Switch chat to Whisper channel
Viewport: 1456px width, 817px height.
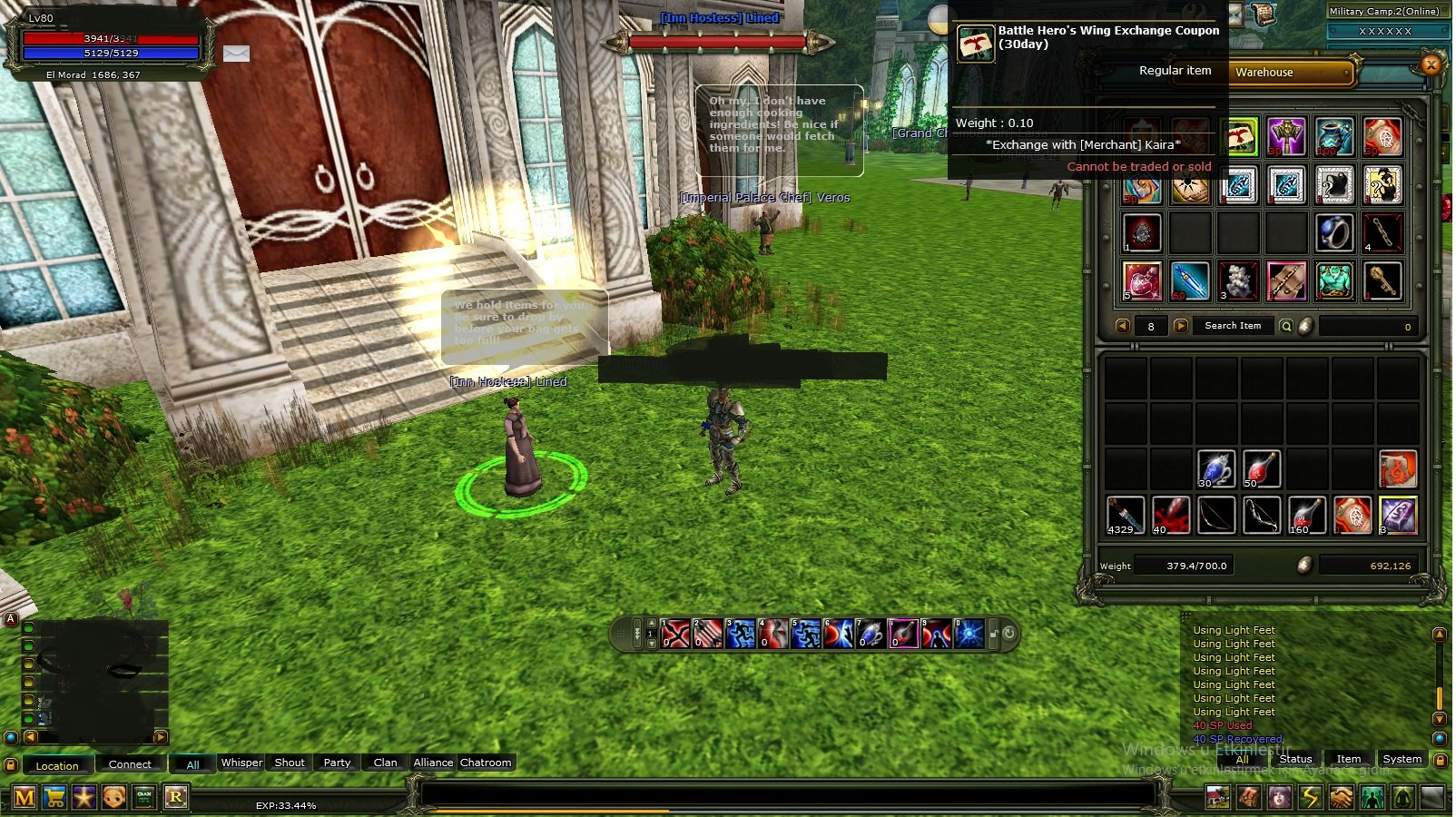pos(241,763)
